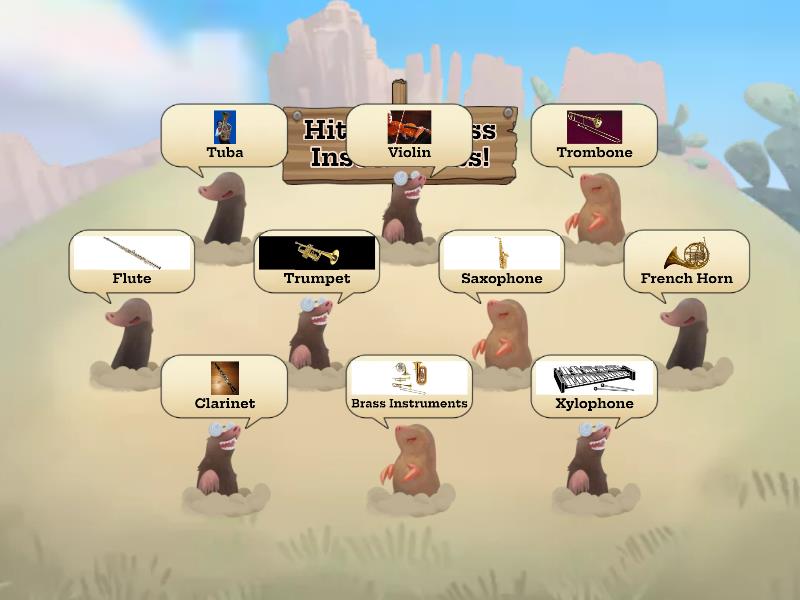Hit the Brass Instruments bubble
The image size is (800, 600).
coord(409,387)
